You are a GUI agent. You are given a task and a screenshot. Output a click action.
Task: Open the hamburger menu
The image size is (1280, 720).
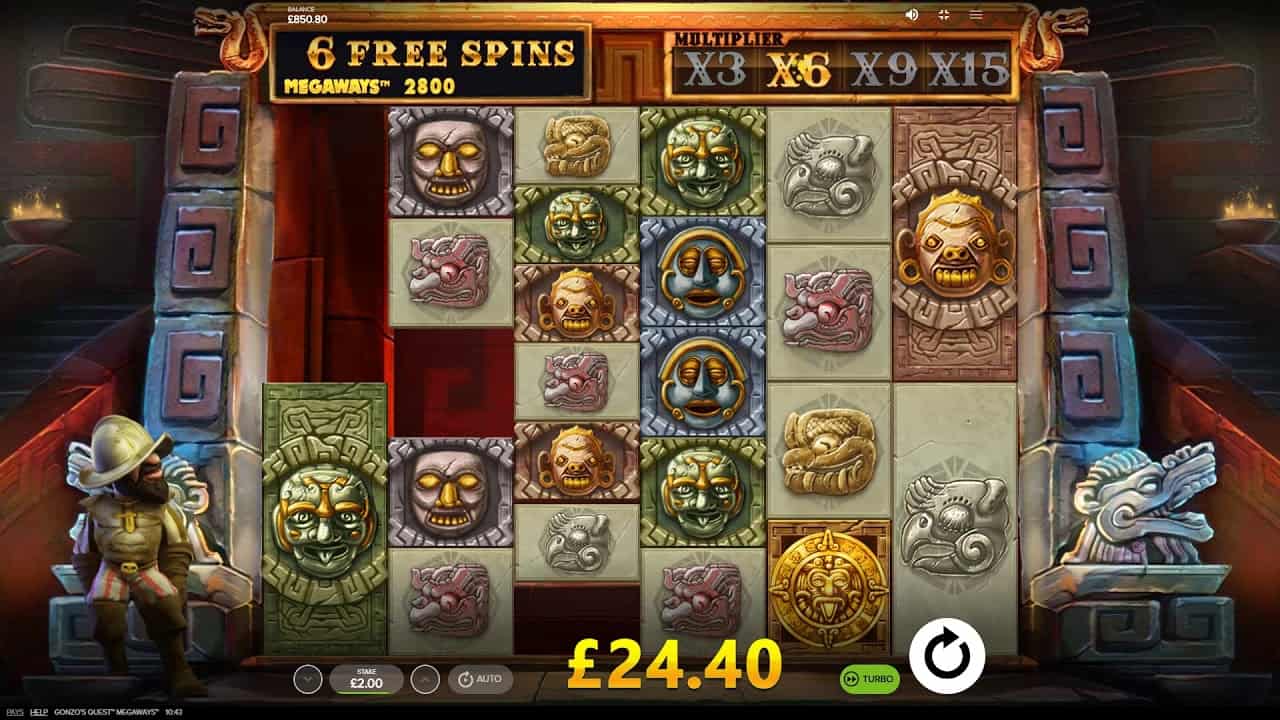click(x=976, y=15)
